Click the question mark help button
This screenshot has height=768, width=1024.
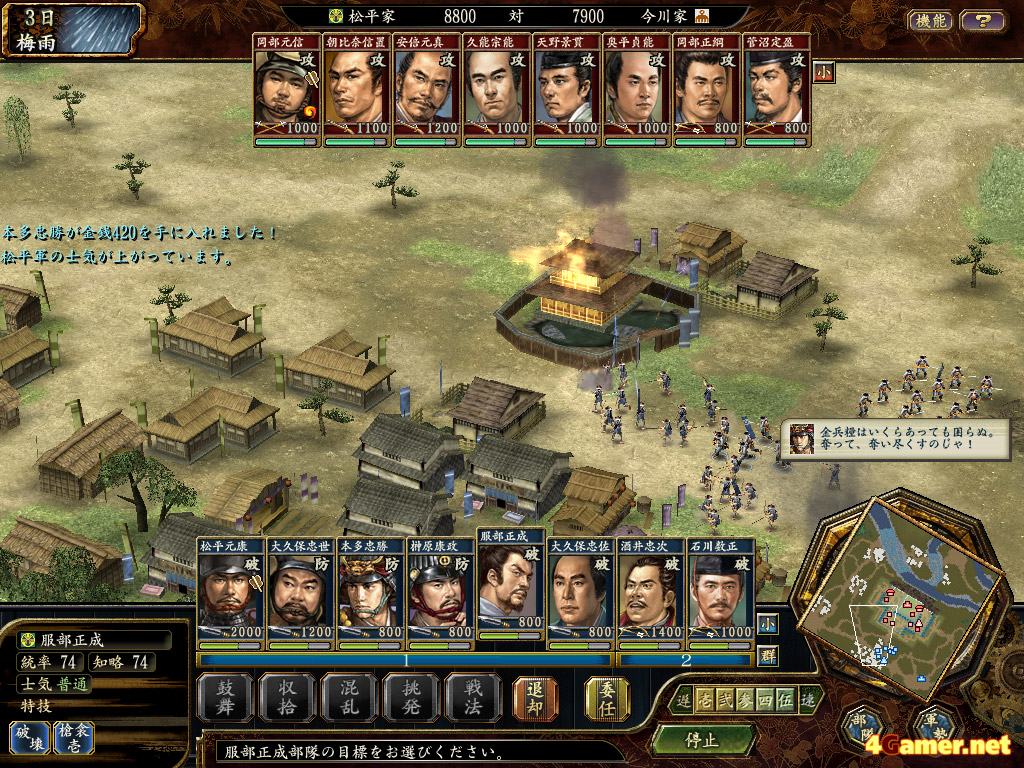[x=982, y=20]
